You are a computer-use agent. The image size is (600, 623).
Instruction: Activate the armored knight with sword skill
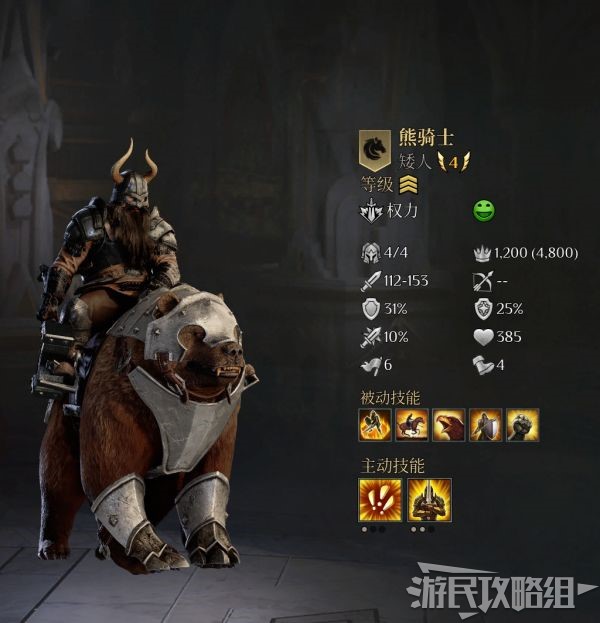coord(429,499)
